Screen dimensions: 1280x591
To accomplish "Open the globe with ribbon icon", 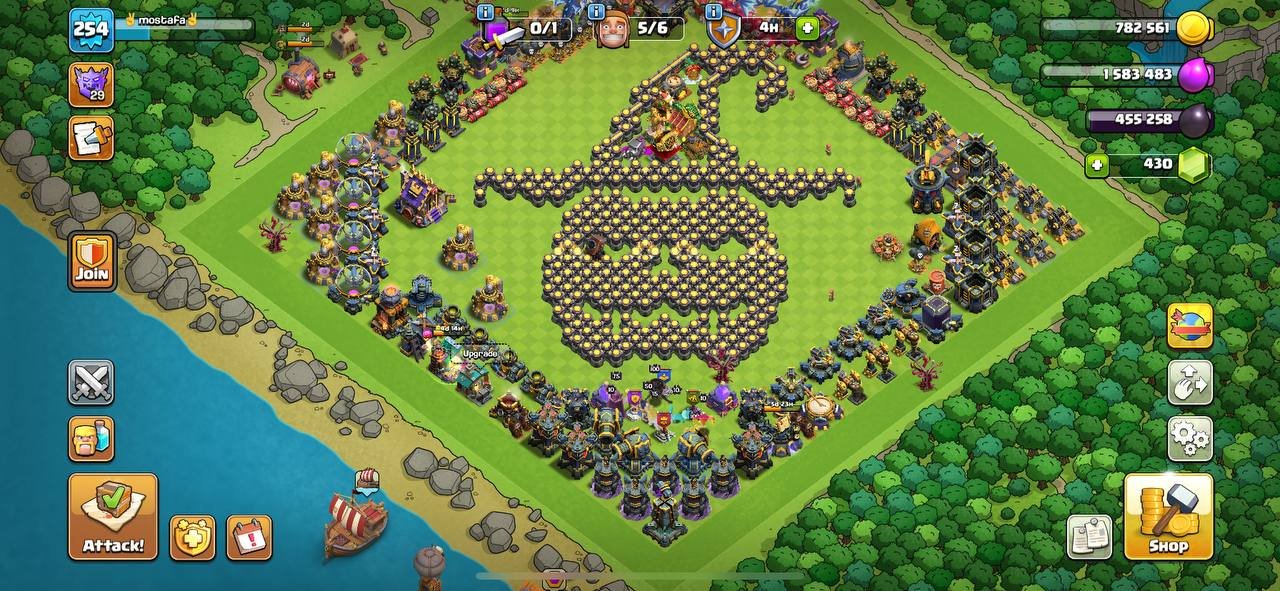I will (x=1190, y=326).
